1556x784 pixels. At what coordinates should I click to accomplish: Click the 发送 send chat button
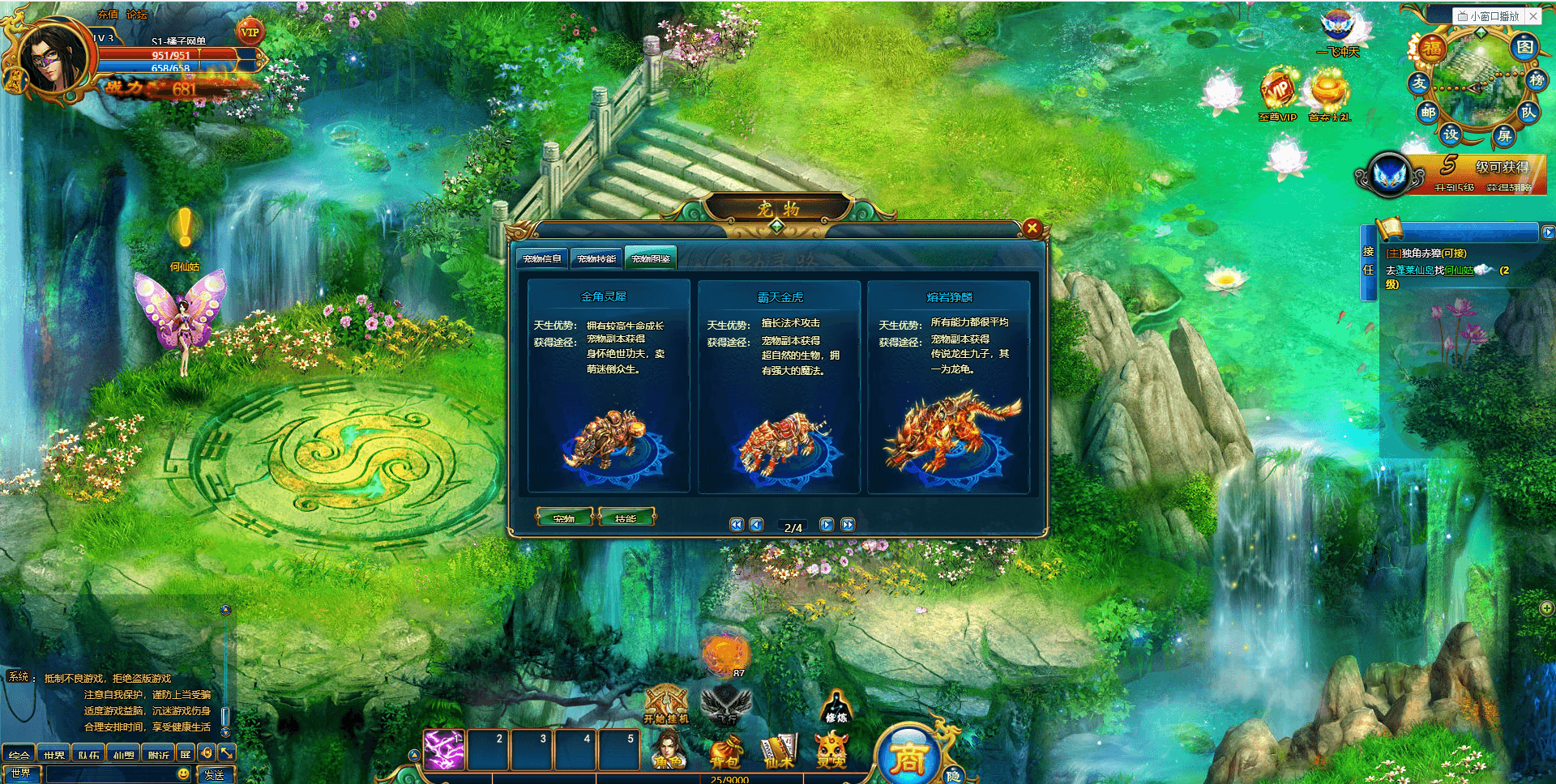215,774
